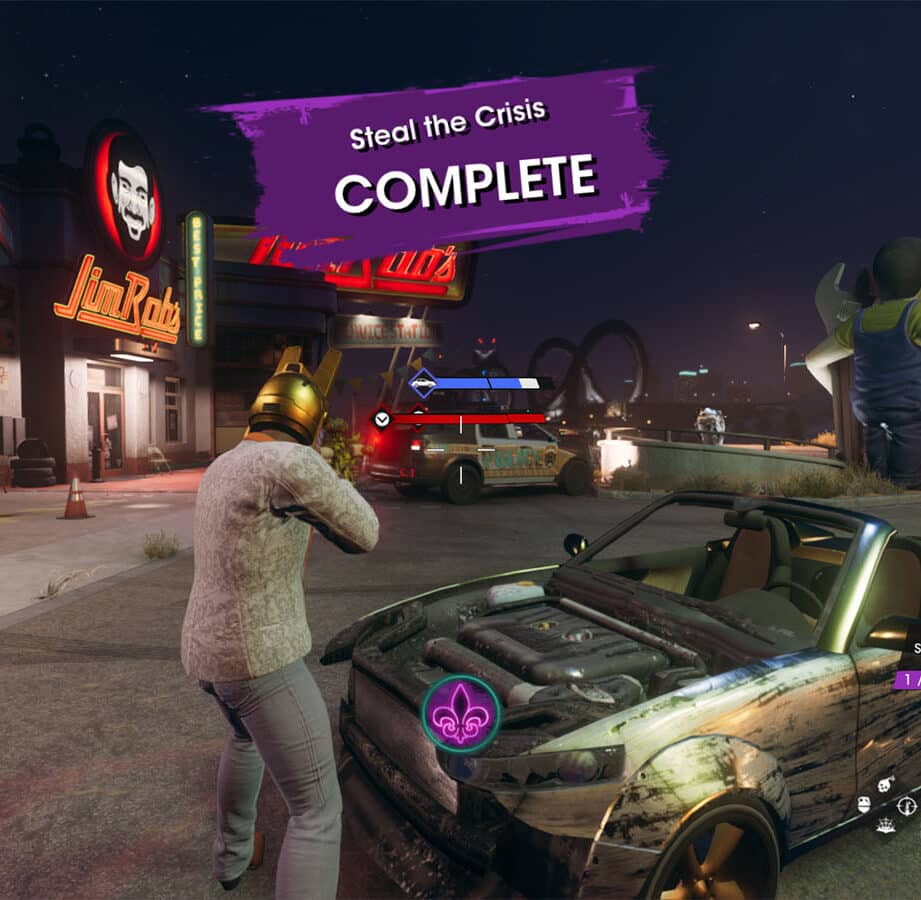Screen dimensions: 921x900
Task: Select the masked face shield skill icon
Action: coord(864,804)
